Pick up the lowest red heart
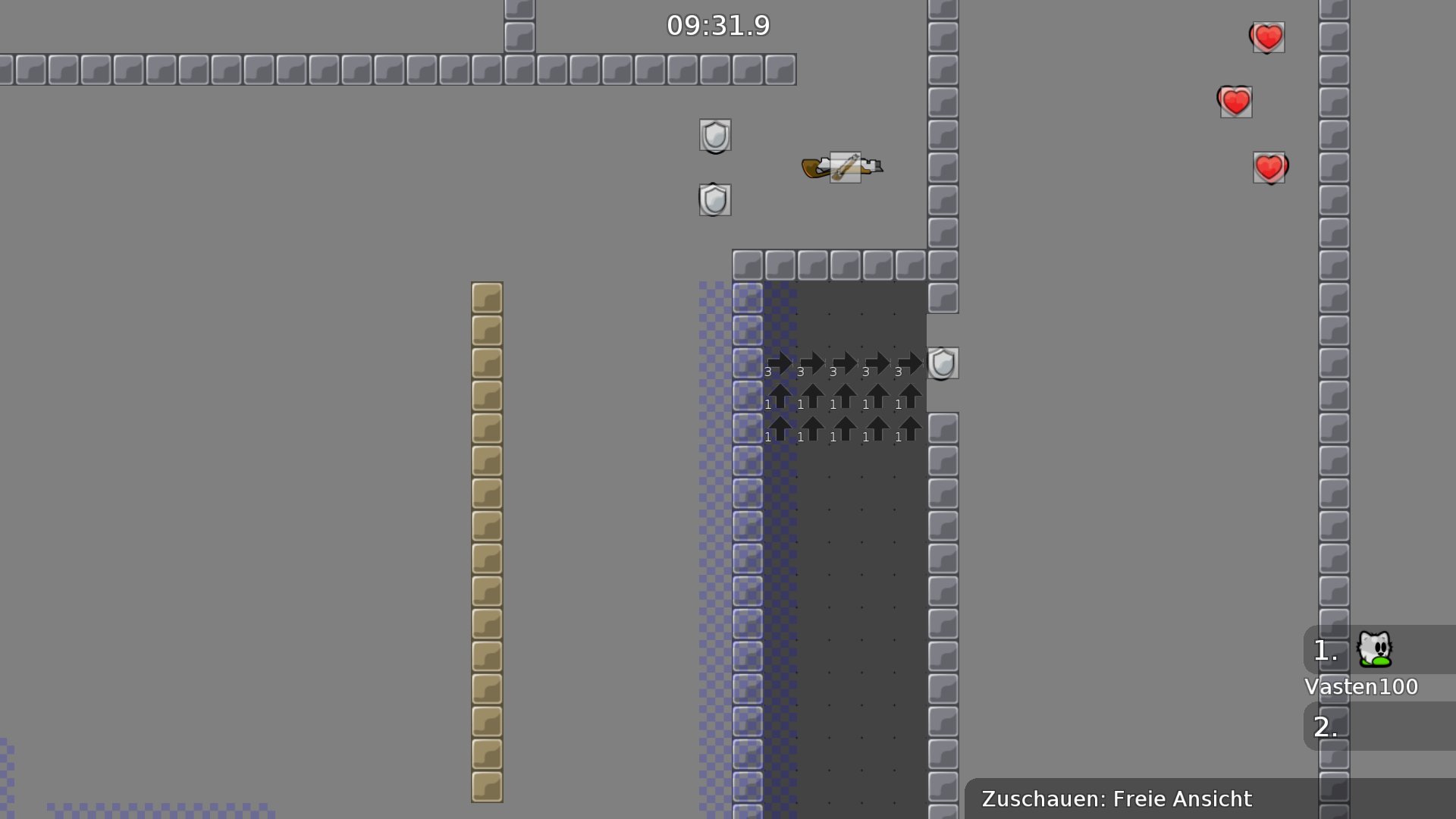Viewport: 1456px width, 819px height. tap(1269, 167)
